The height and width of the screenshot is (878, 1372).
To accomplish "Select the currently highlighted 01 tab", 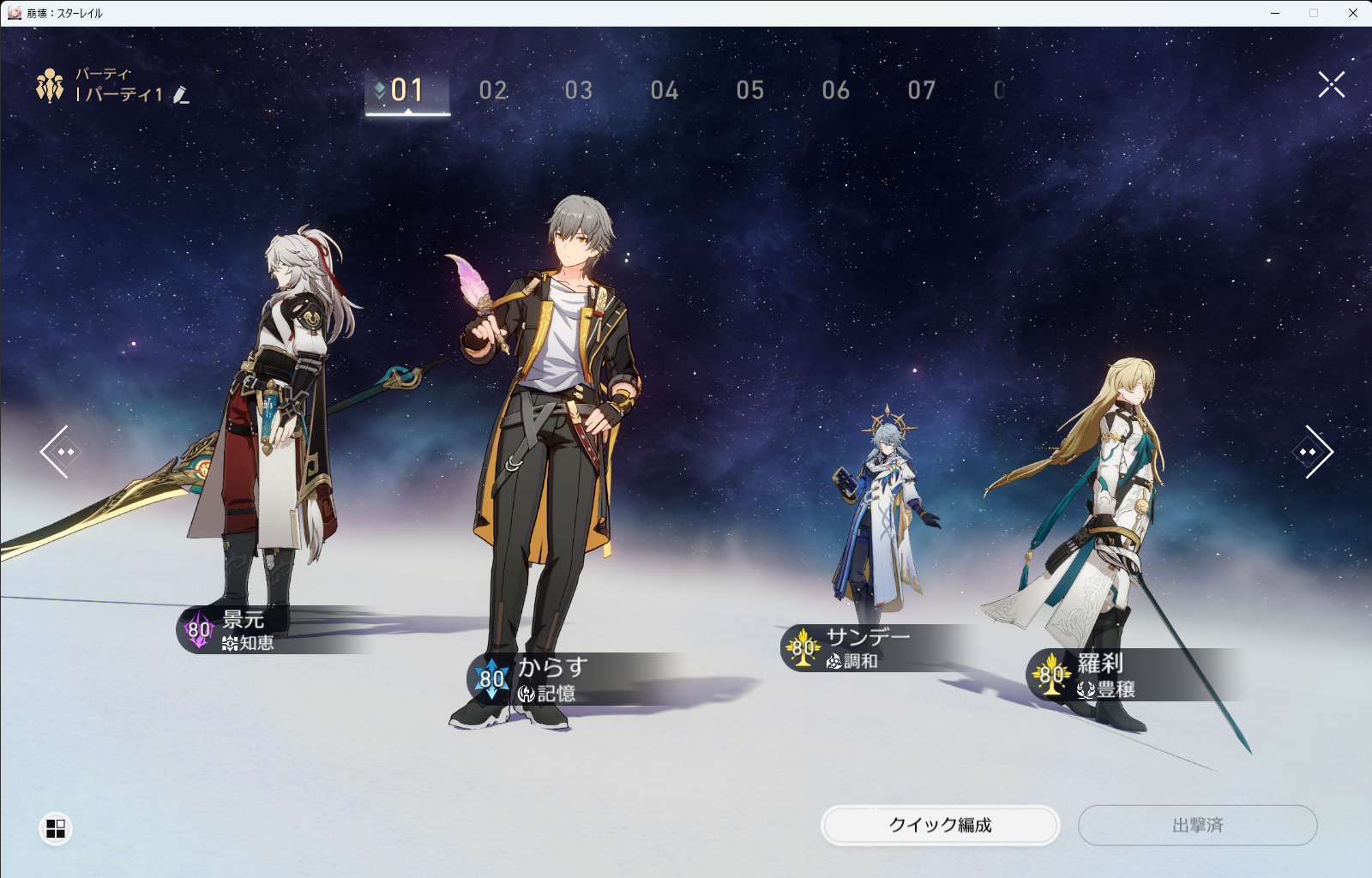I will point(406,89).
